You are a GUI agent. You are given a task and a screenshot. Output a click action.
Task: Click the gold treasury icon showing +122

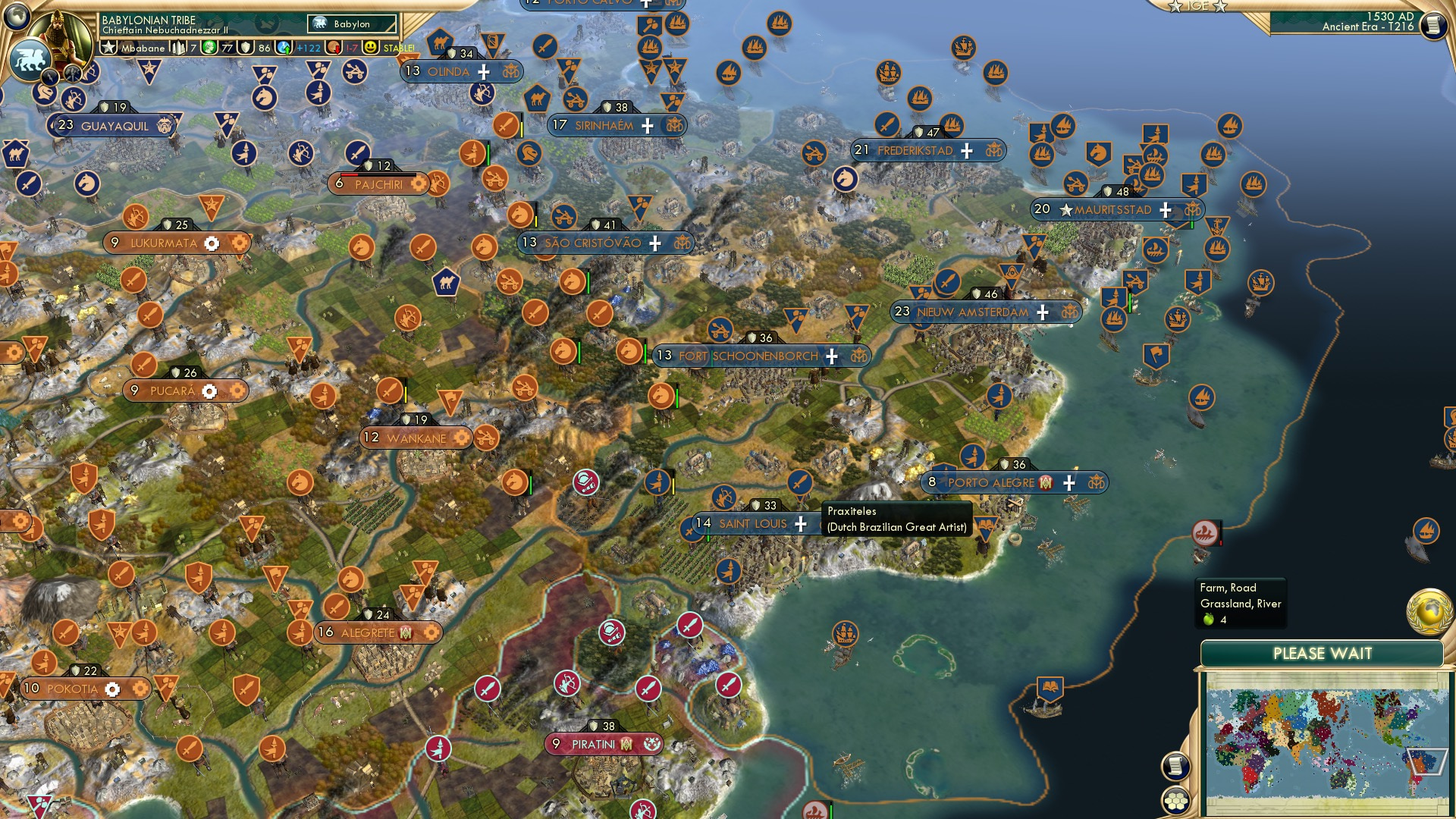point(283,48)
